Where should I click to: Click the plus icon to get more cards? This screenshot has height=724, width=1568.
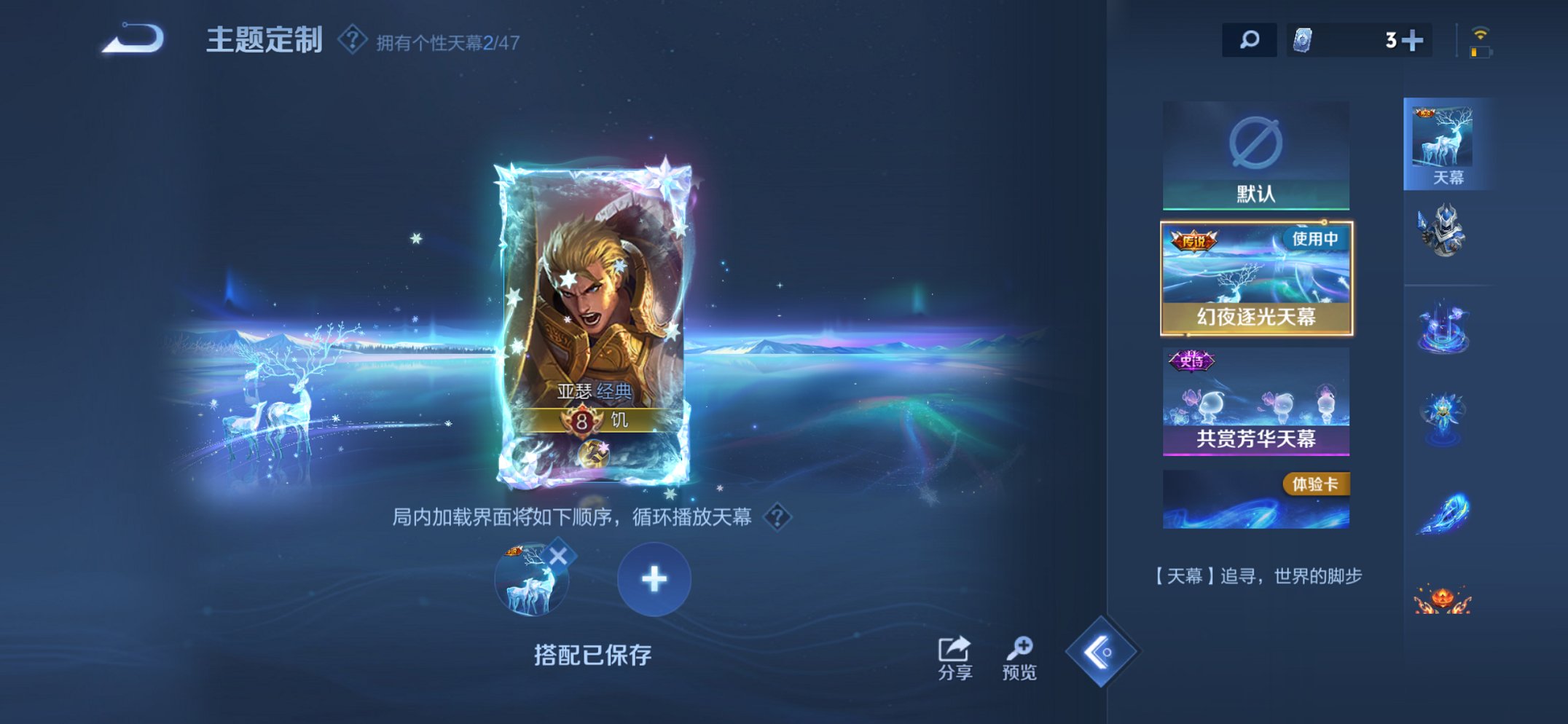click(x=1410, y=40)
